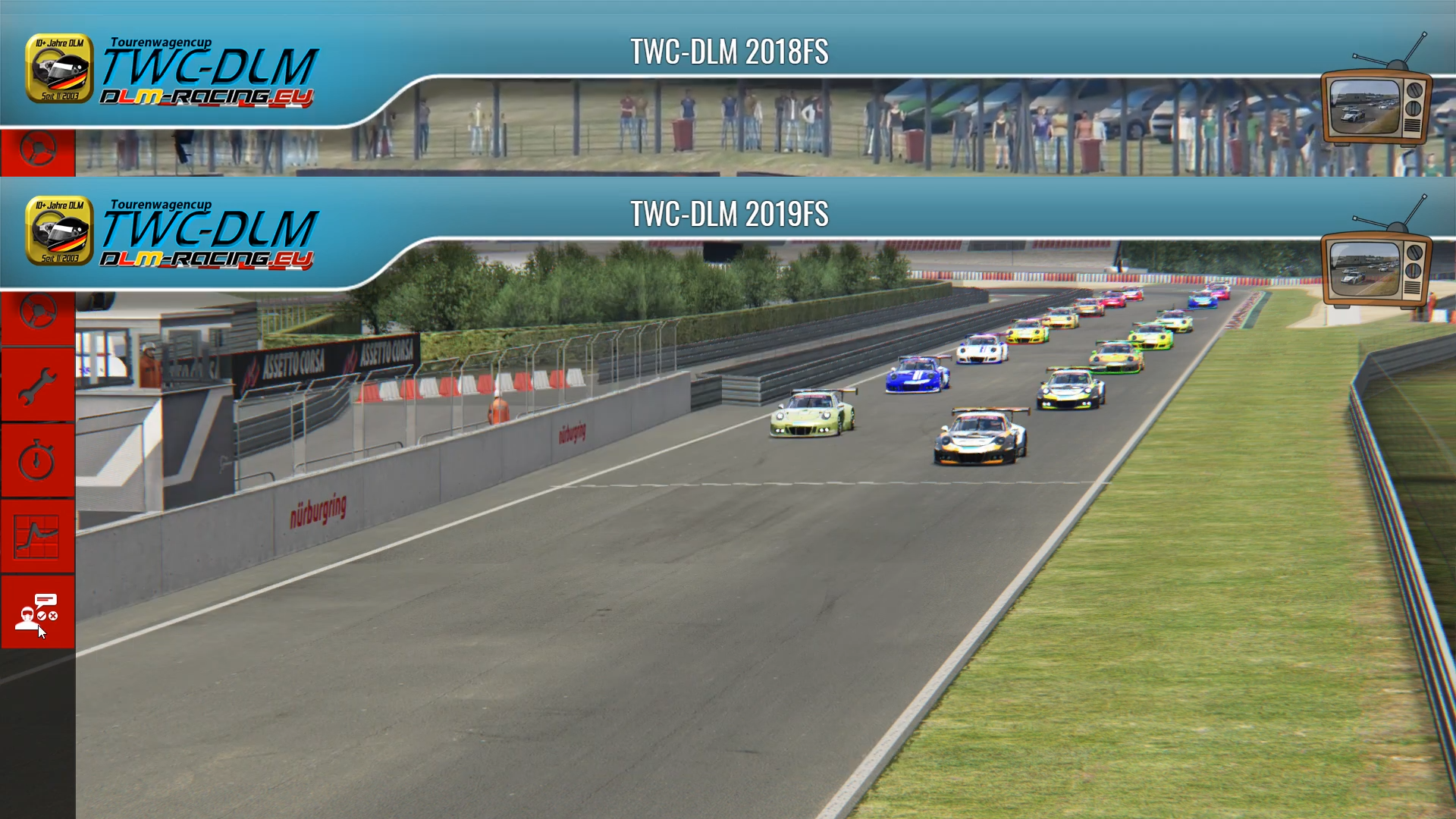
Task: Click the steering wheel icon under 2018FS
Action: point(37,149)
